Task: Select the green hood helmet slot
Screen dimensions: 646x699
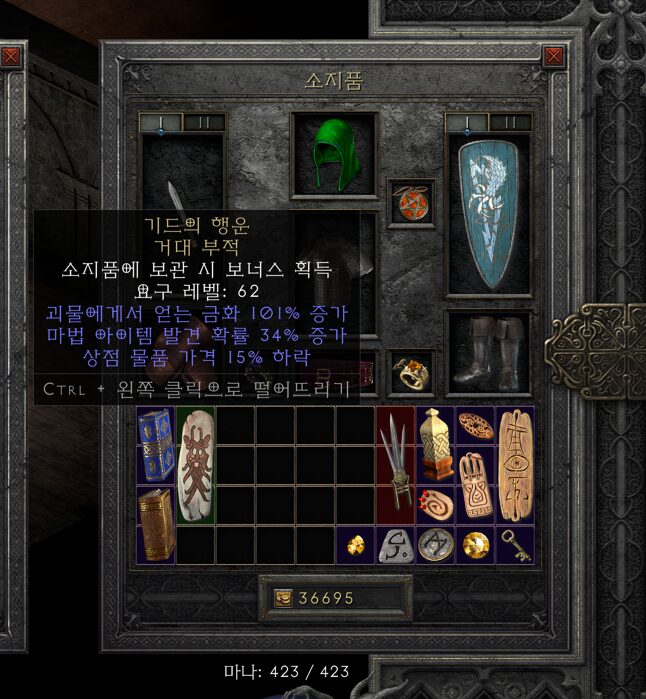Action: (335, 154)
